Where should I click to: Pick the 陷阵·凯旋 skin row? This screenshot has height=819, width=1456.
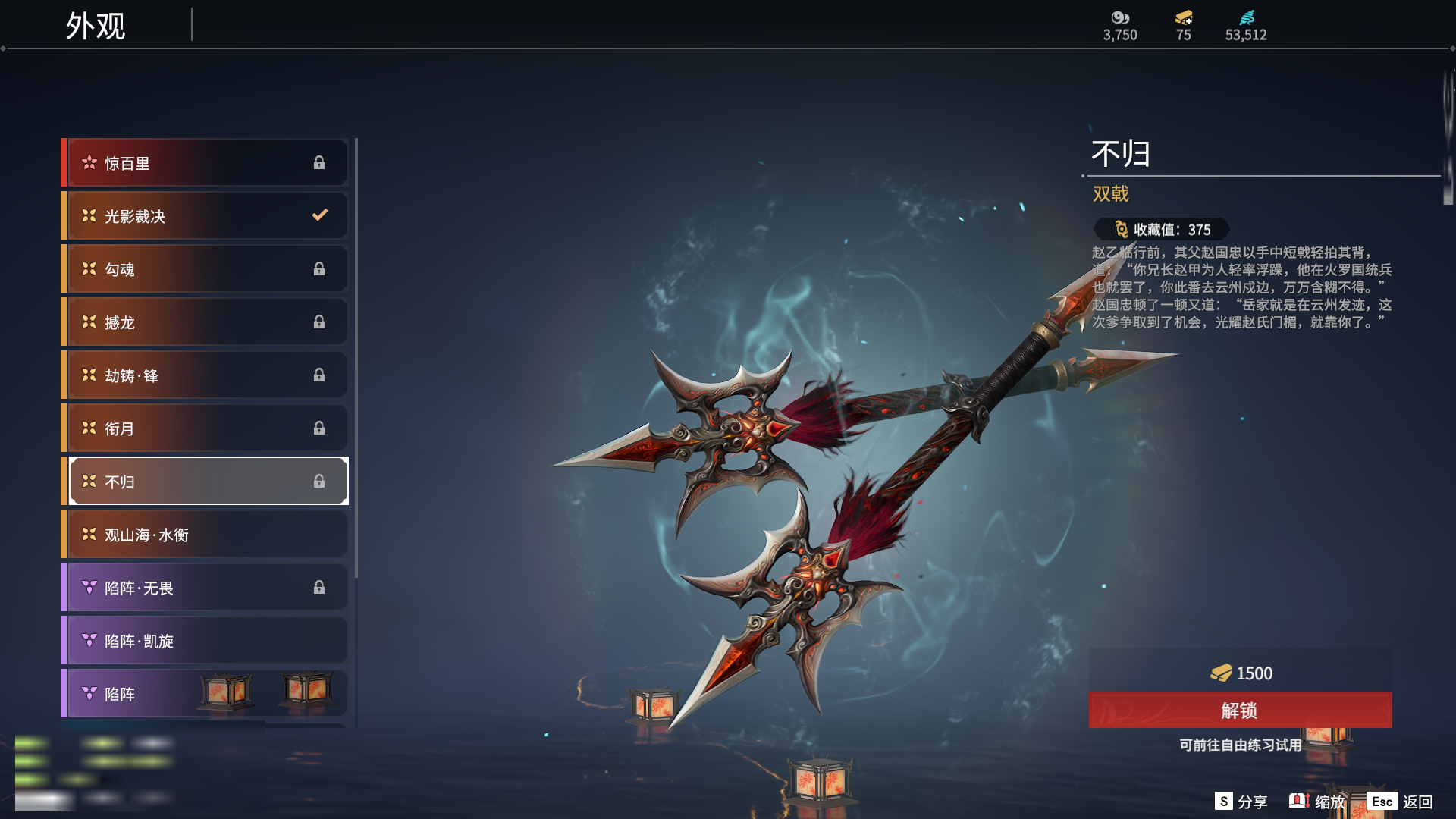coord(206,641)
